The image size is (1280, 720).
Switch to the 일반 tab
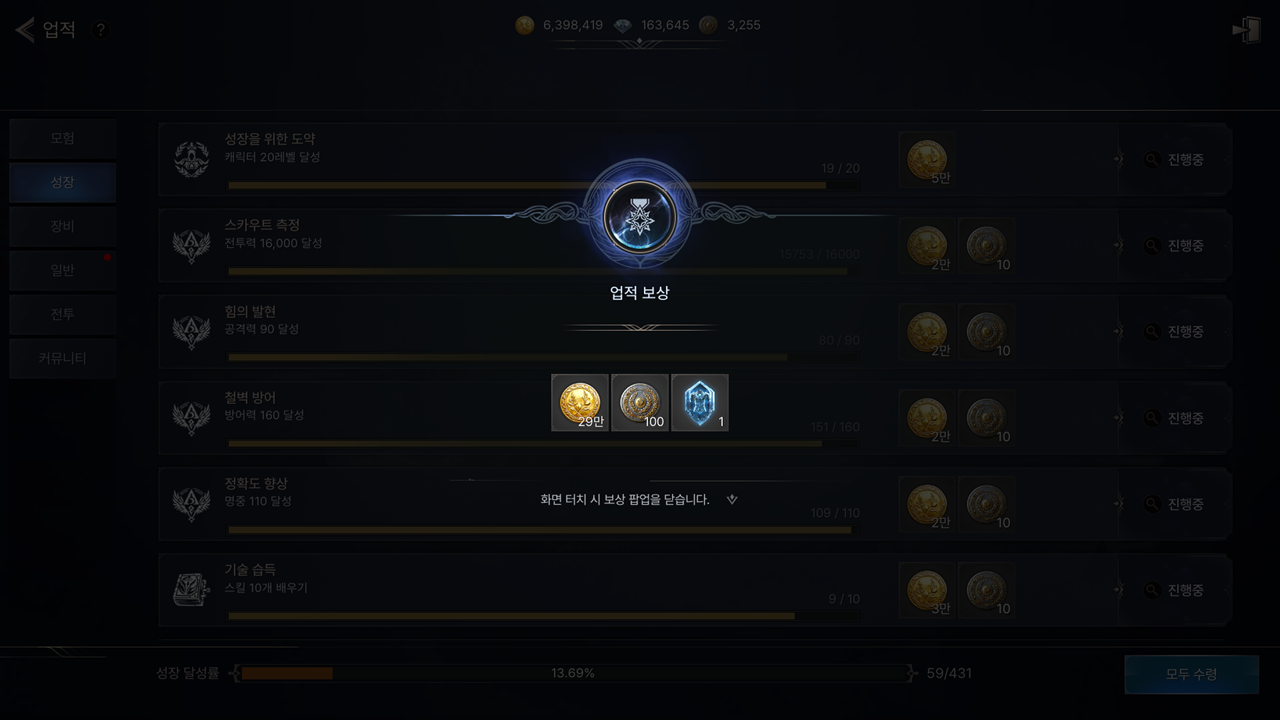pyautogui.click(x=62, y=271)
